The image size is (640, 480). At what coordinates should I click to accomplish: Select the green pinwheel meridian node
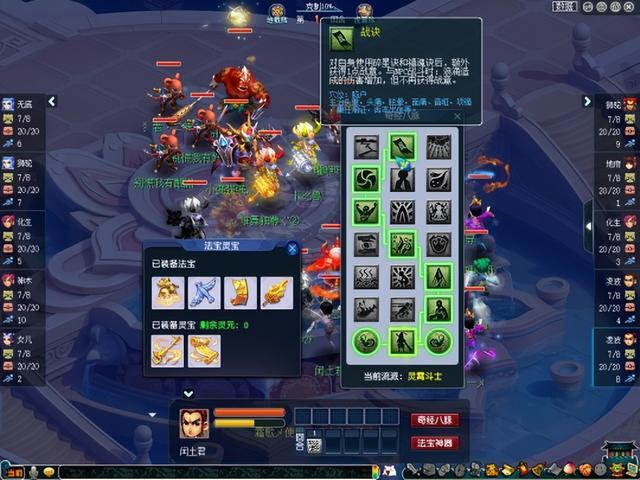366,179
